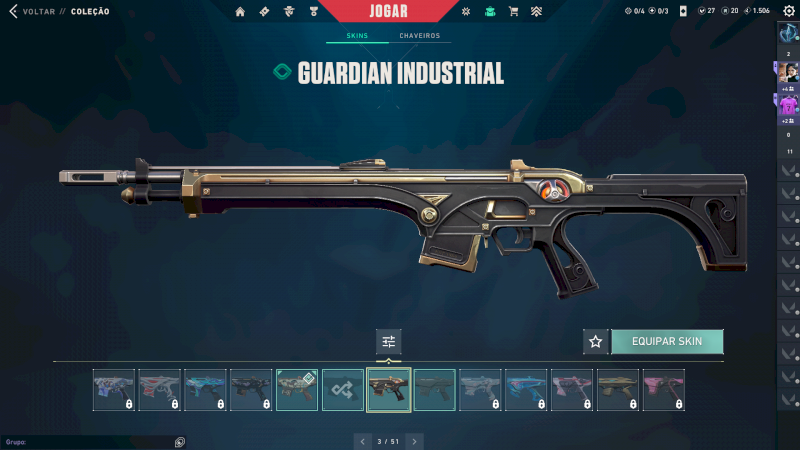Screen dimensions: 800x450
Task: Select the last pink locked Guardian skin
Action: (x=664, y=390)
